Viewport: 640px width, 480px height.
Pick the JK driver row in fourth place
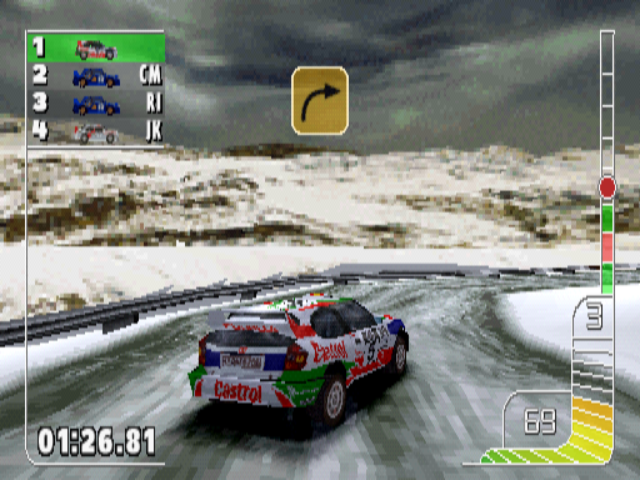[96, 132]
